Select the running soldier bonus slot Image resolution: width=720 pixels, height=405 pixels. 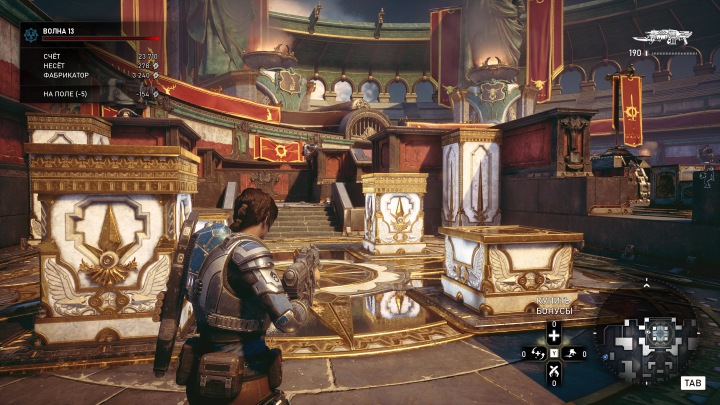click(570, 353)
